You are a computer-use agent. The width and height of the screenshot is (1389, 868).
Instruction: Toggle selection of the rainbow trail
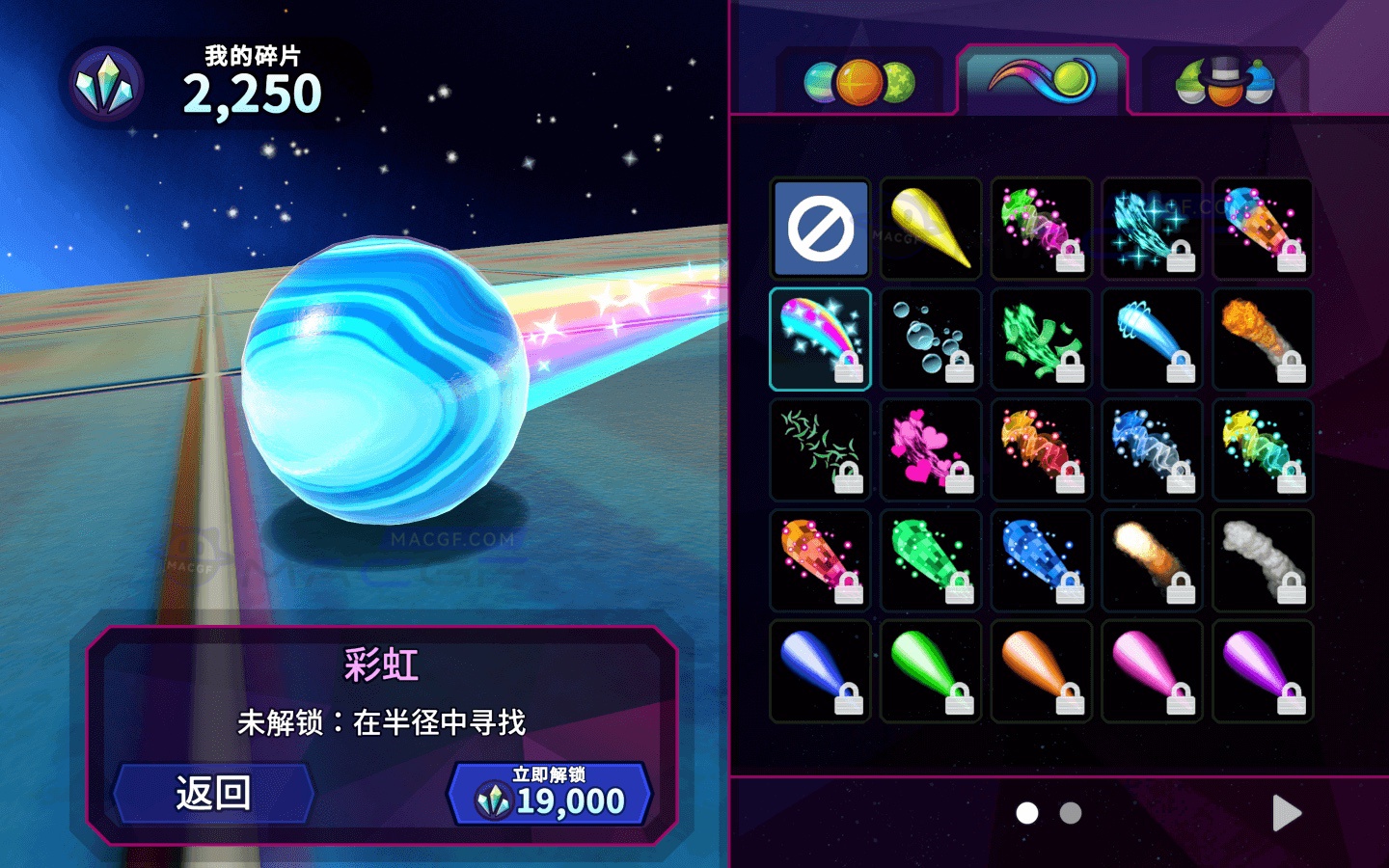point(820,339)
